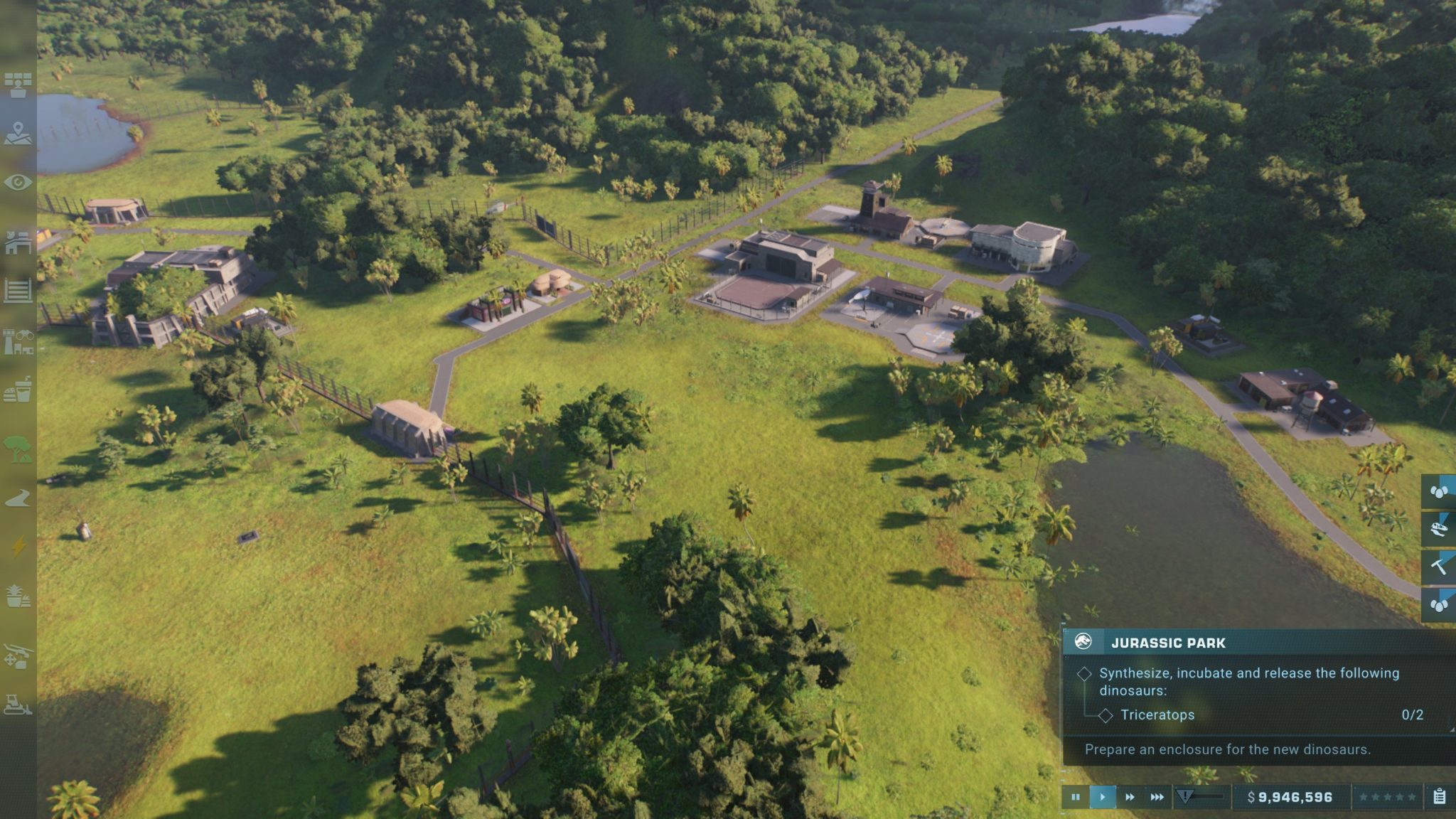This screenshot has width=1456, height=819.
Task: Choose the winding path tool
Action: 18,498
